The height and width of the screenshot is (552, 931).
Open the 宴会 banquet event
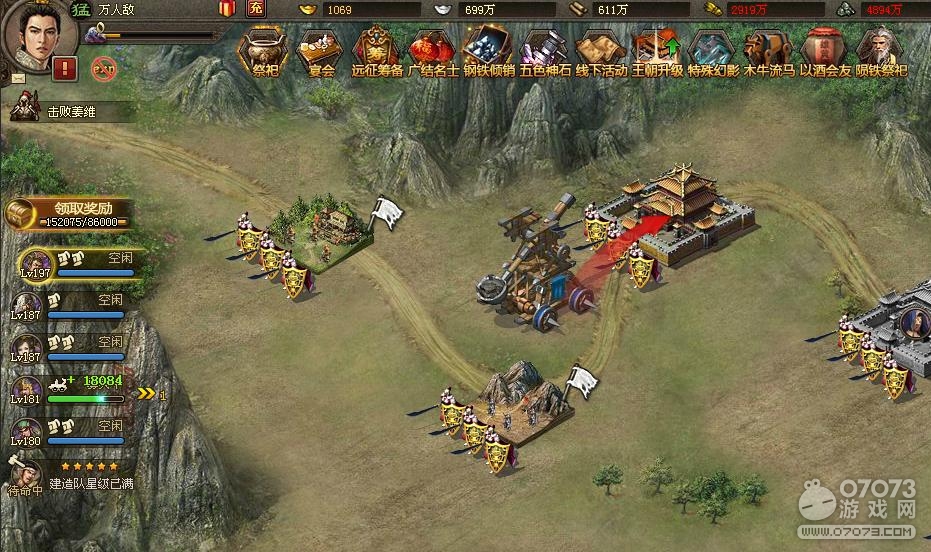pyautogui.click(x=319, y=50)
